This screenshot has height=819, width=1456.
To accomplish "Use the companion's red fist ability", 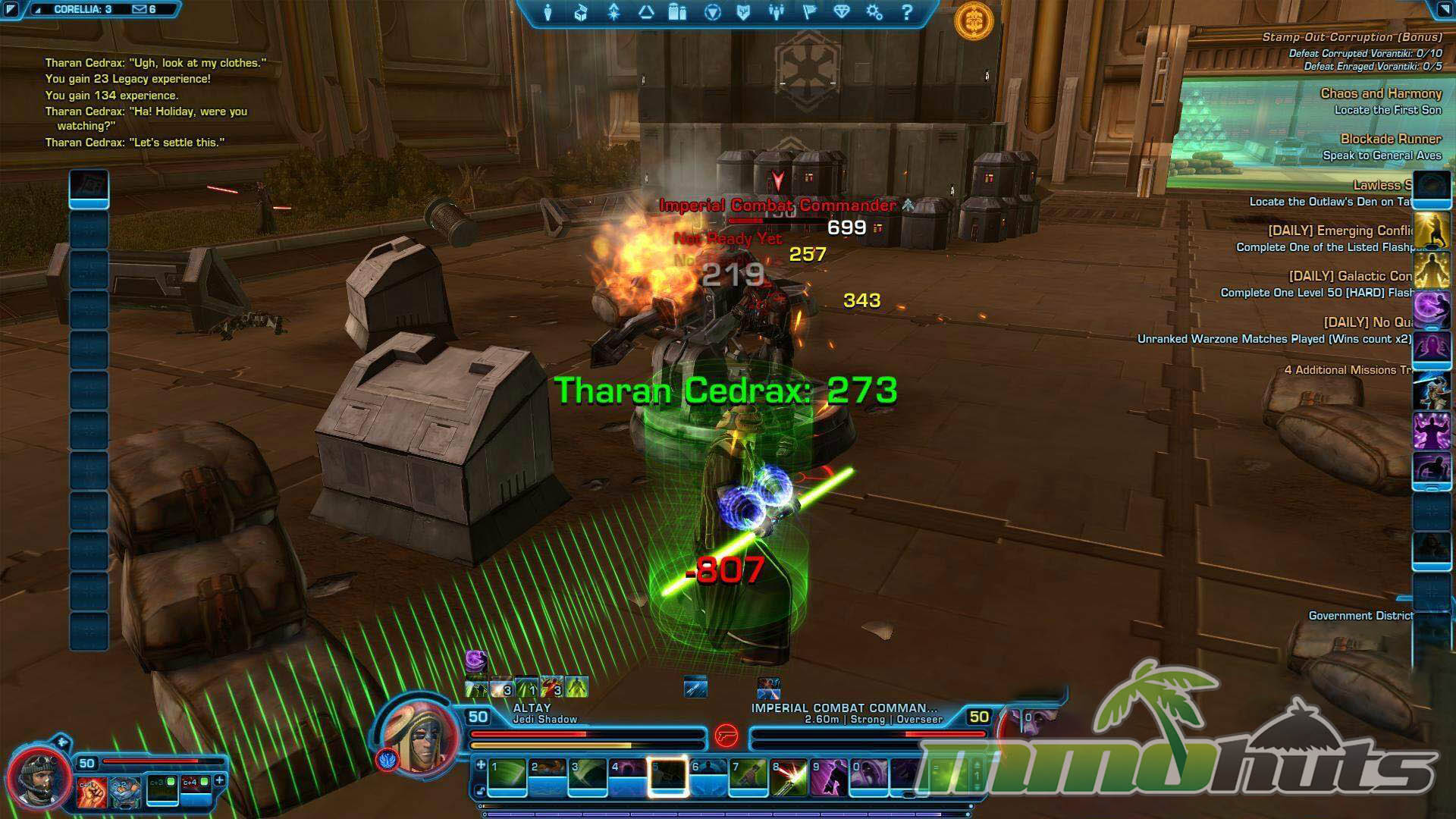I will coord(91,791).
